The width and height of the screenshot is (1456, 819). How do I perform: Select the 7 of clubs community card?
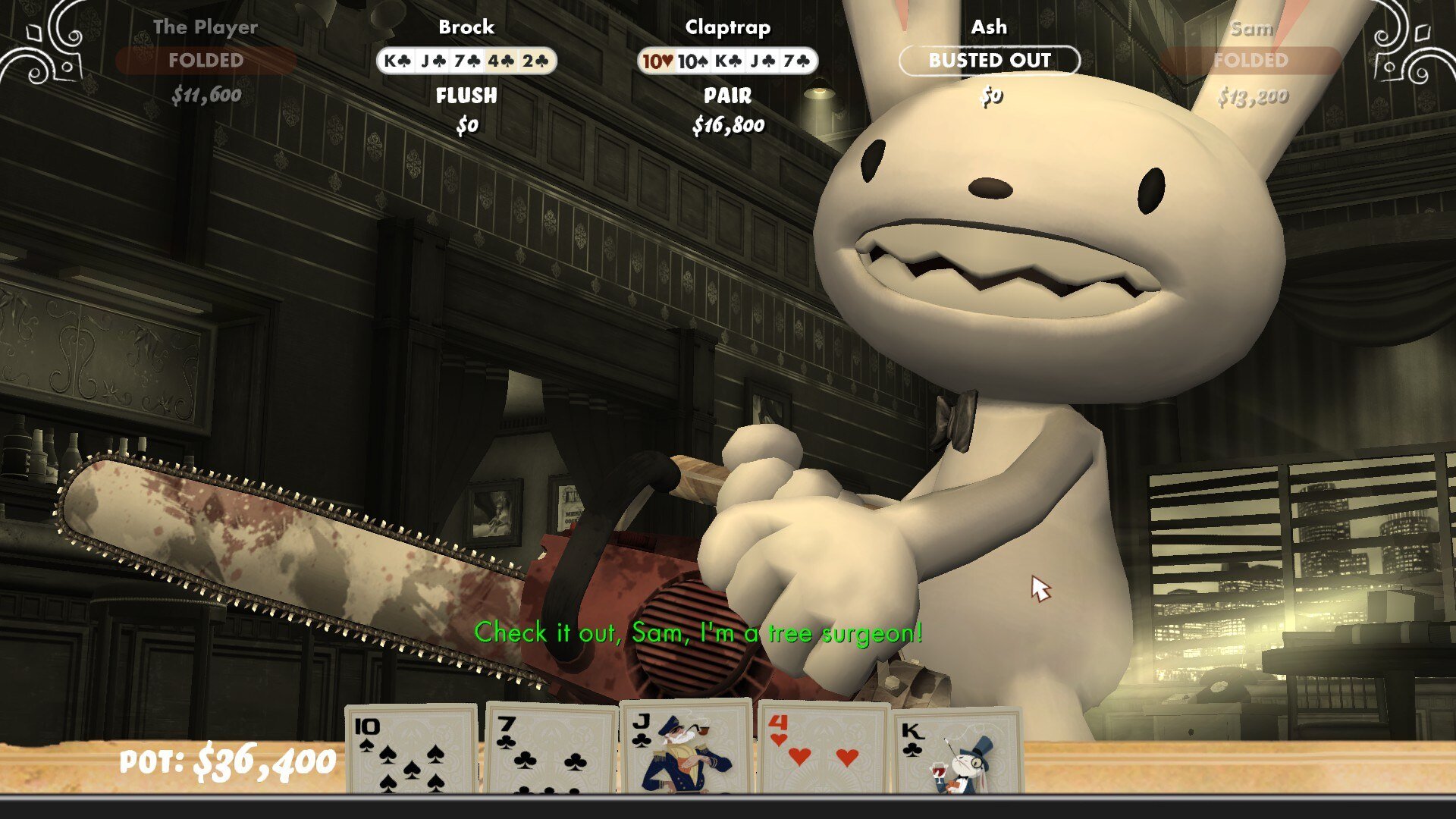point(551,749)
